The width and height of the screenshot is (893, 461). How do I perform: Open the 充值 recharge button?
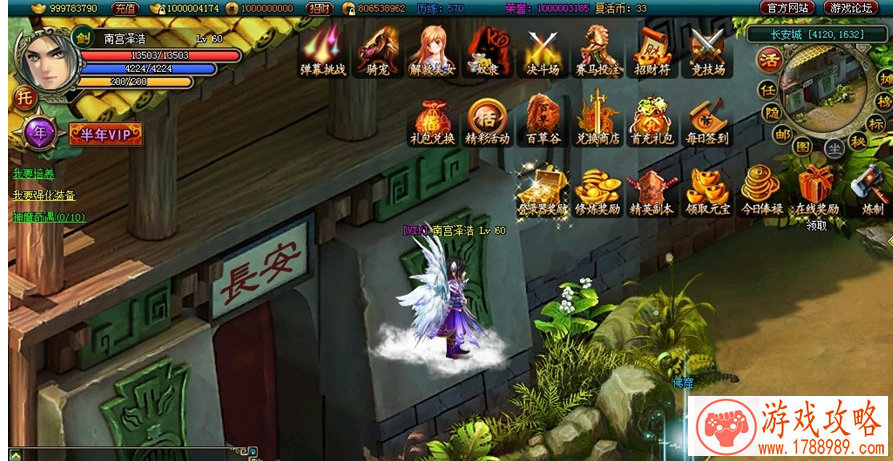125,8
